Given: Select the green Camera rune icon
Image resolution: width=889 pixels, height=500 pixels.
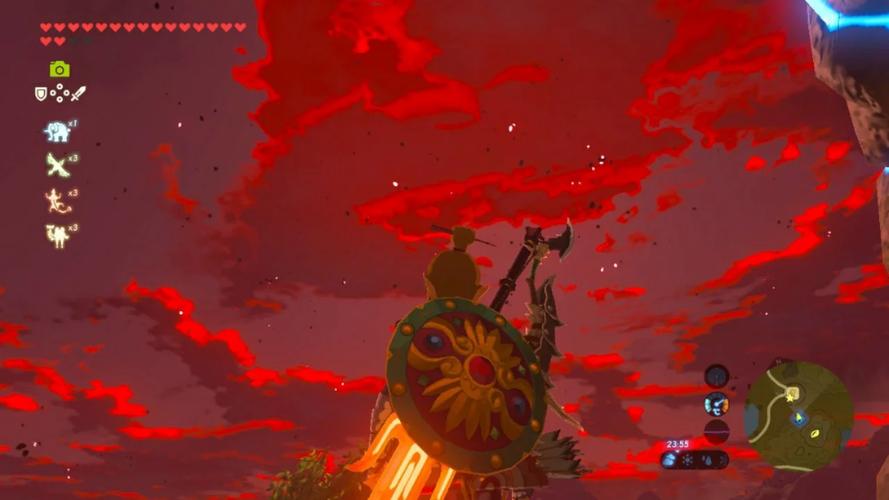Looking at the screenshot, I should [60, 69].
